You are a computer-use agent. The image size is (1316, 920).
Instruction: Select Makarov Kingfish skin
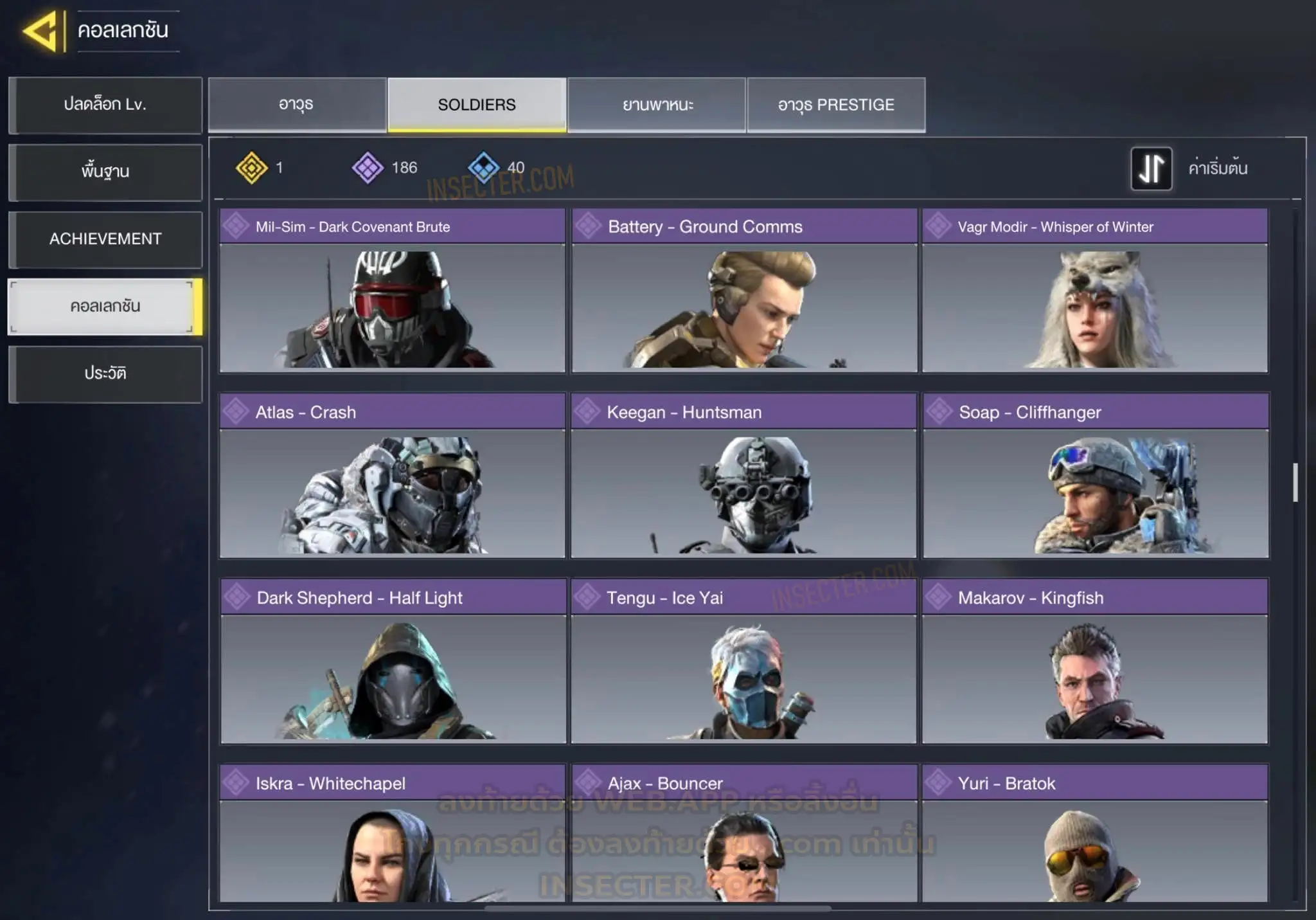pos(1095,662)
